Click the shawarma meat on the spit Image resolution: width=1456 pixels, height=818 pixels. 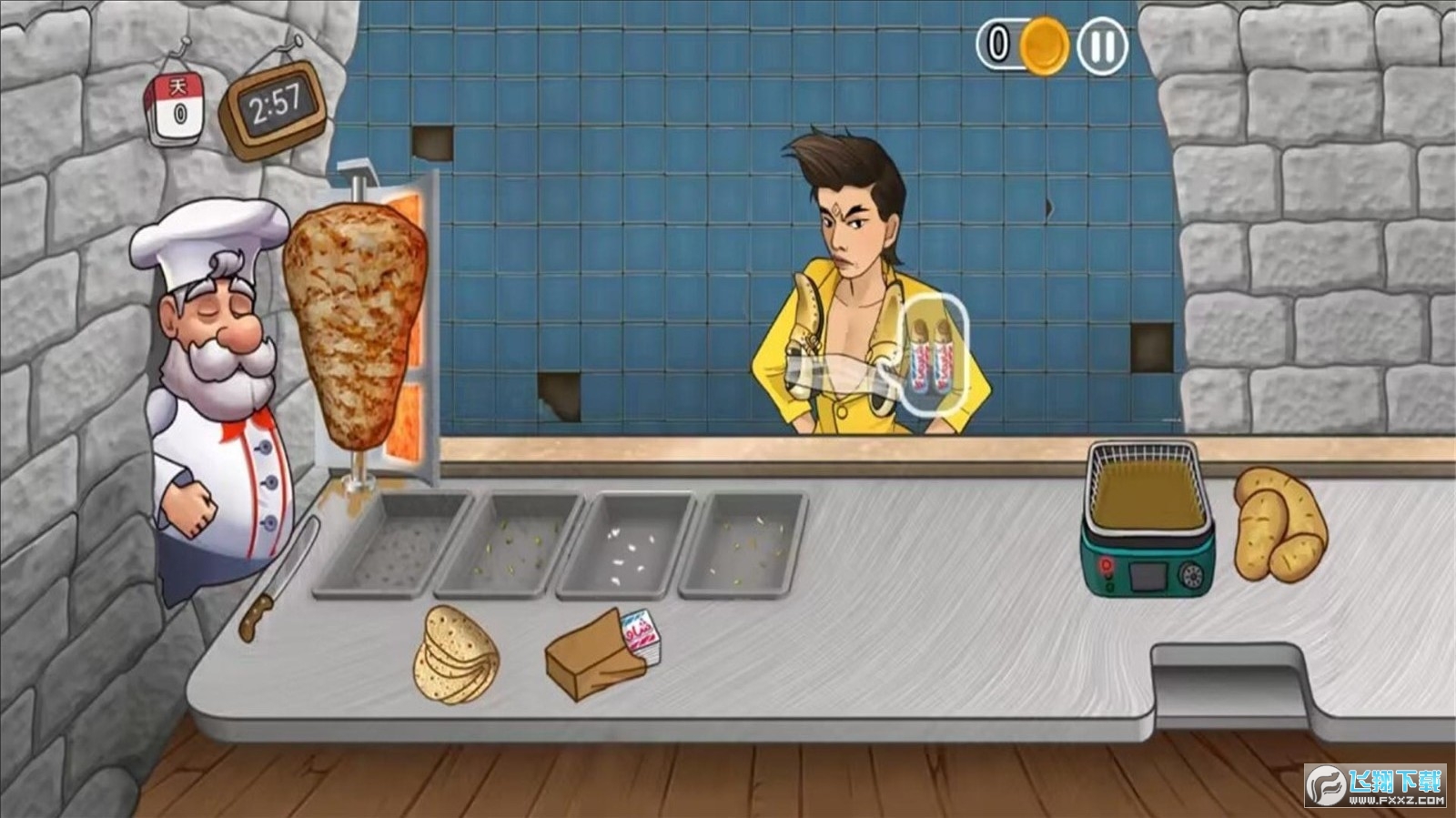point(354,323)
